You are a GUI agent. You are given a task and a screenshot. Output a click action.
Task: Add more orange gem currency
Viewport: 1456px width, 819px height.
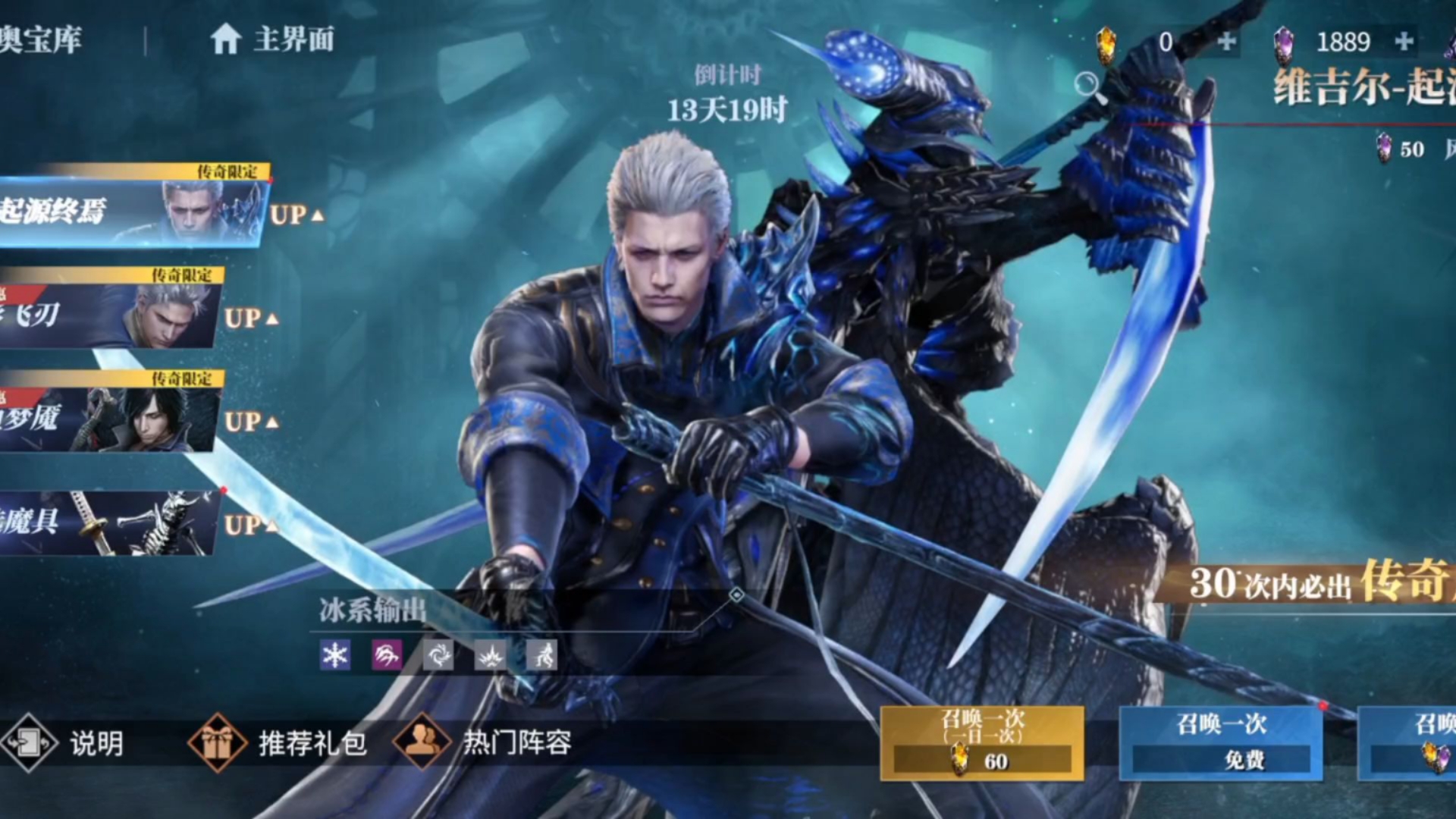tap(1226, 42)
